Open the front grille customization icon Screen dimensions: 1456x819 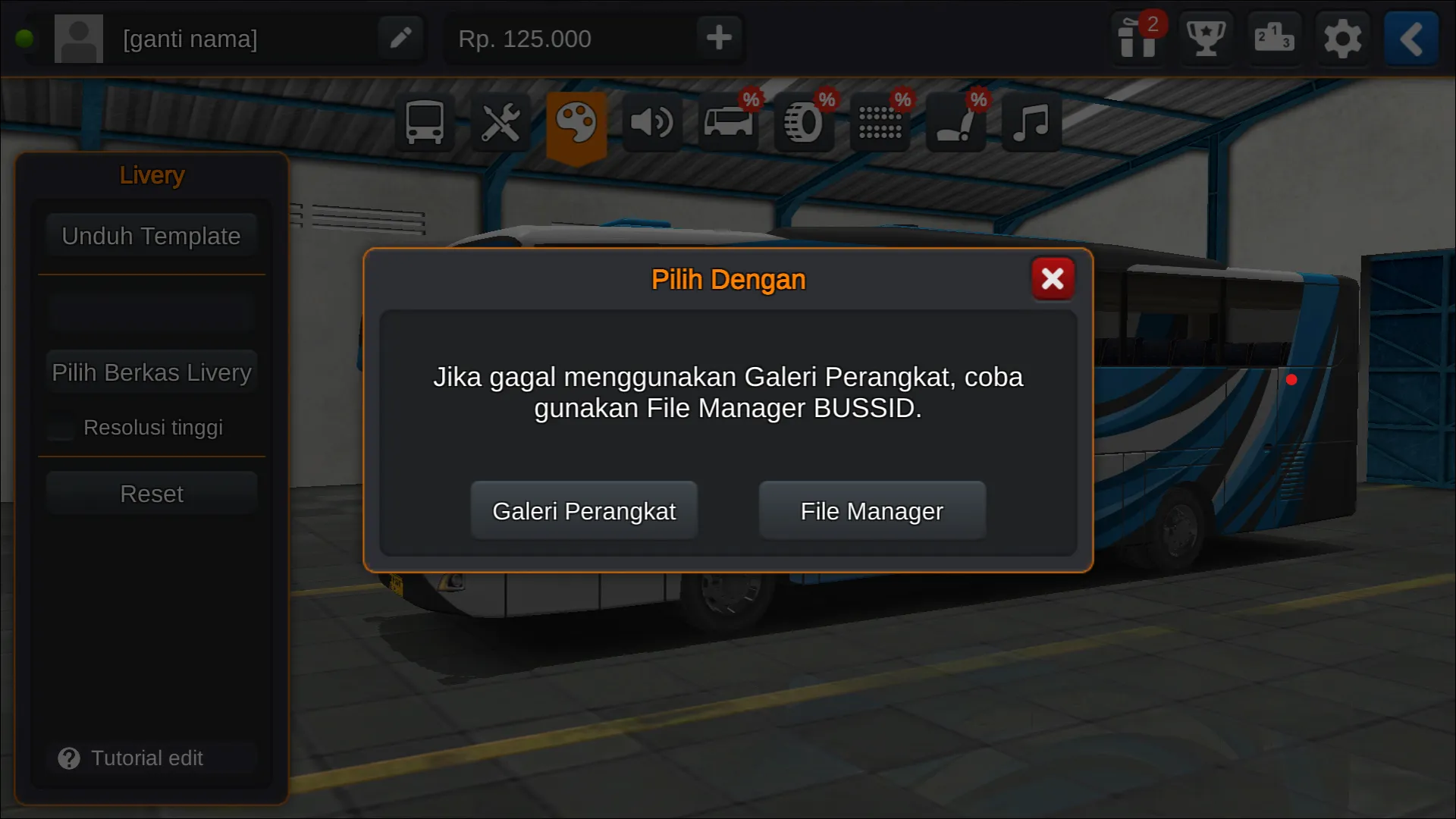[x=880, y=123]
